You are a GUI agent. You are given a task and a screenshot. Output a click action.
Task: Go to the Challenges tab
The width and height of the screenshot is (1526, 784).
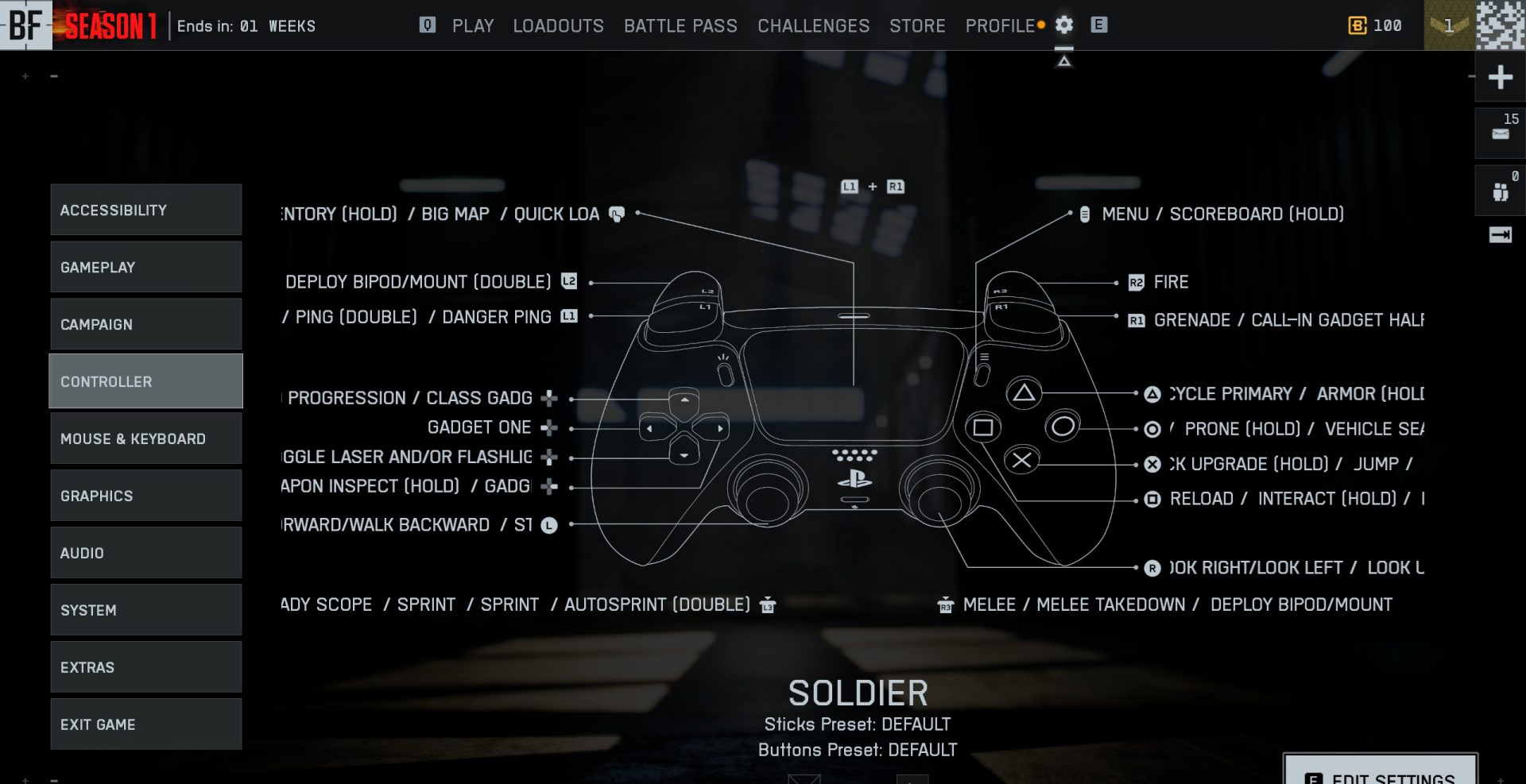pyautogui.click(x=813, y=26)
